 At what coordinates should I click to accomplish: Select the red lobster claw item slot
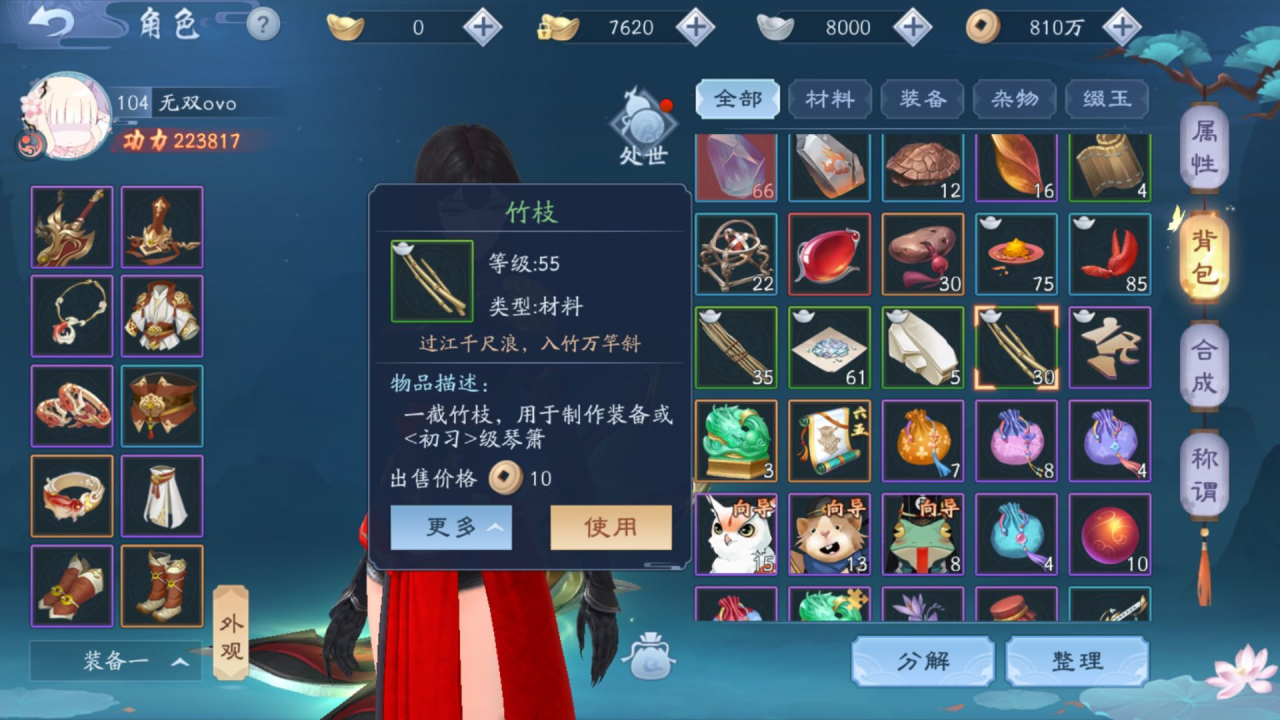(x=1109, y=254)
